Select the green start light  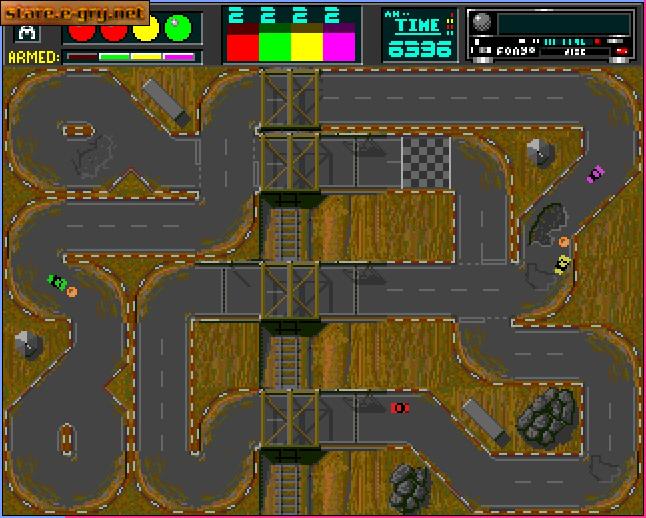click(179, 29)
